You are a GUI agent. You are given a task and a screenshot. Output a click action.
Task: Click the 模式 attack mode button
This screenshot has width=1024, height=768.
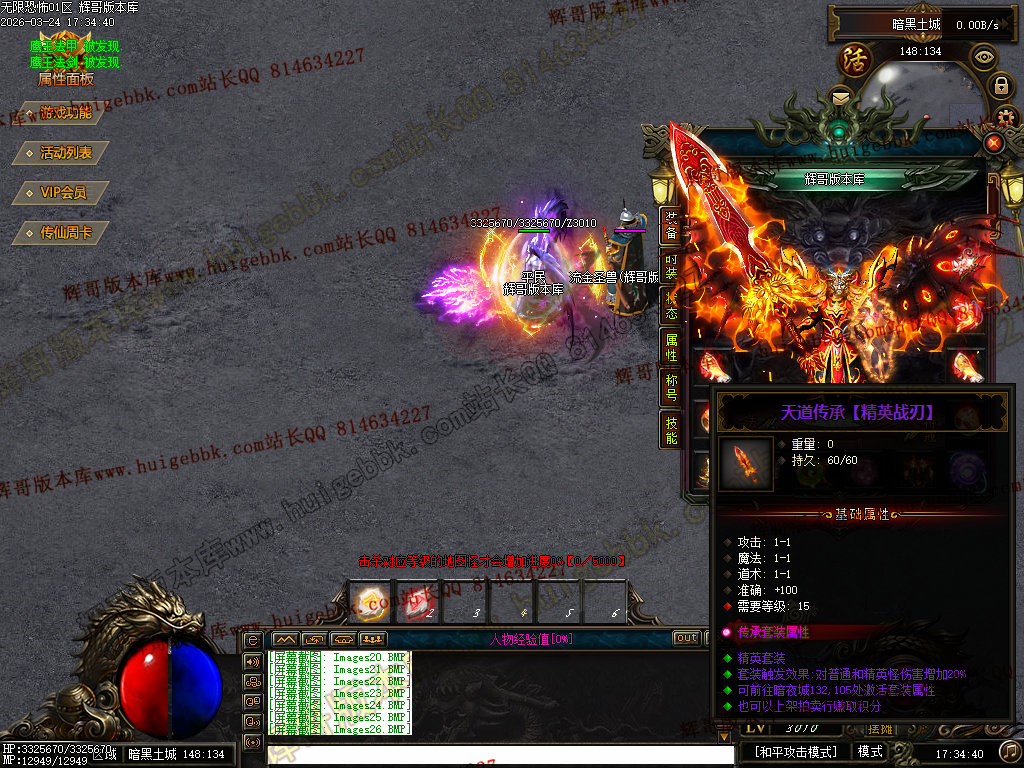click(x=870, y=751)
